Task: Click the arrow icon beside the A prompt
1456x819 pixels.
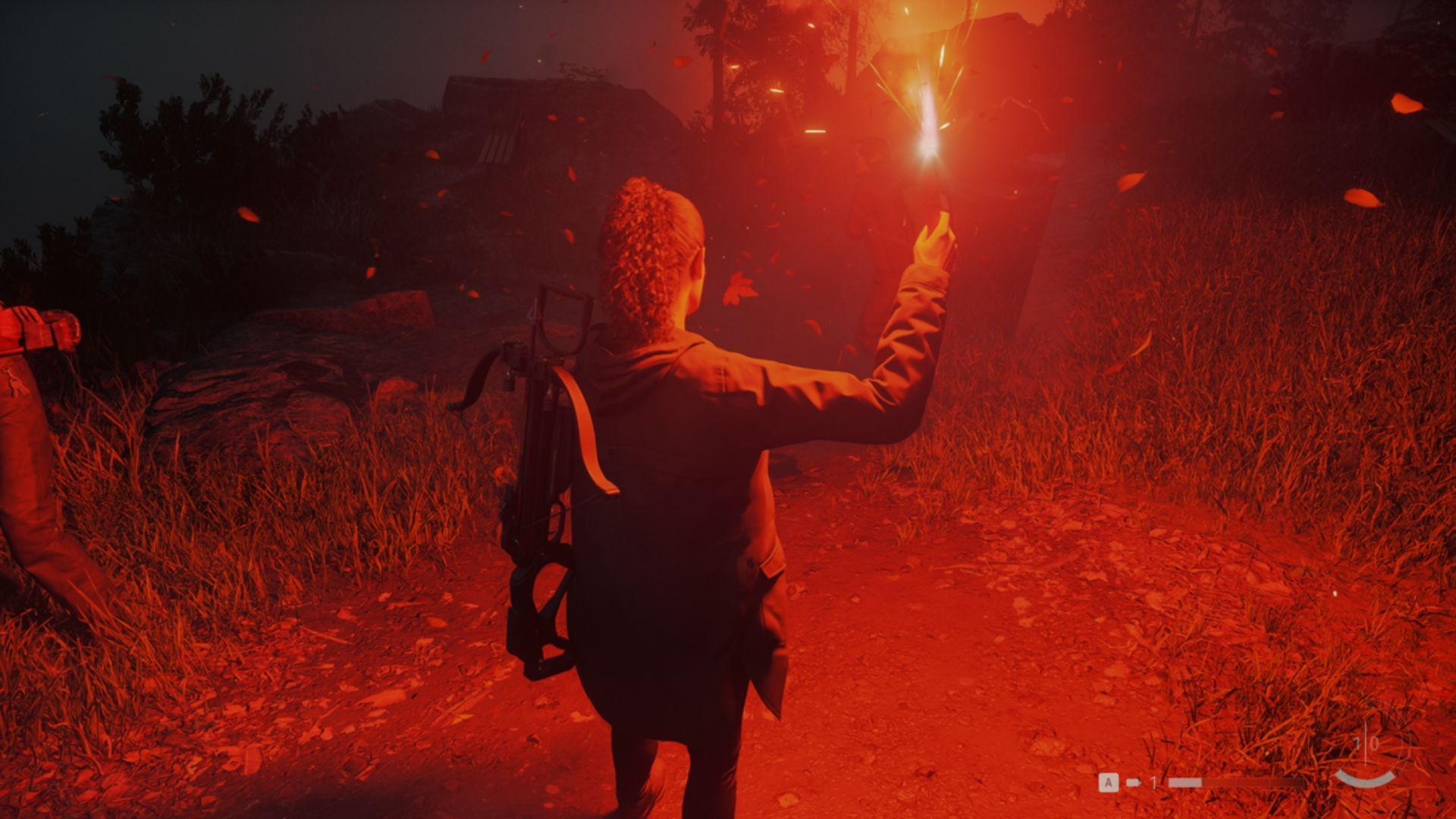Action: [1132, 782]
